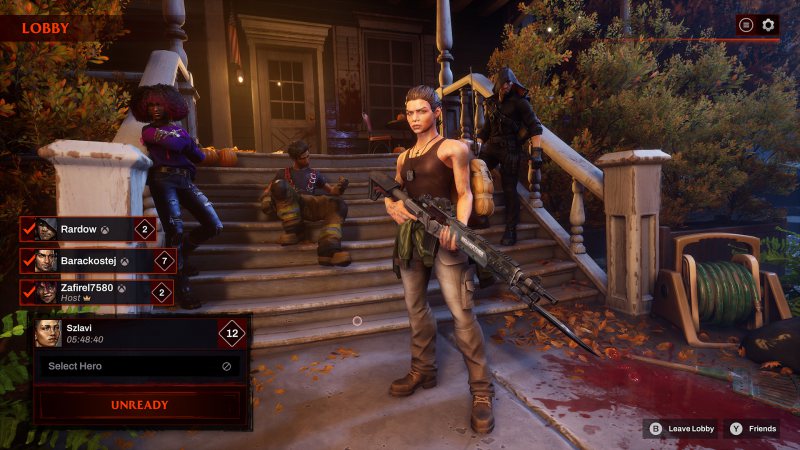Click the UNREADY button
This screenshot has height=450, width=800.
tap(139, 405)
